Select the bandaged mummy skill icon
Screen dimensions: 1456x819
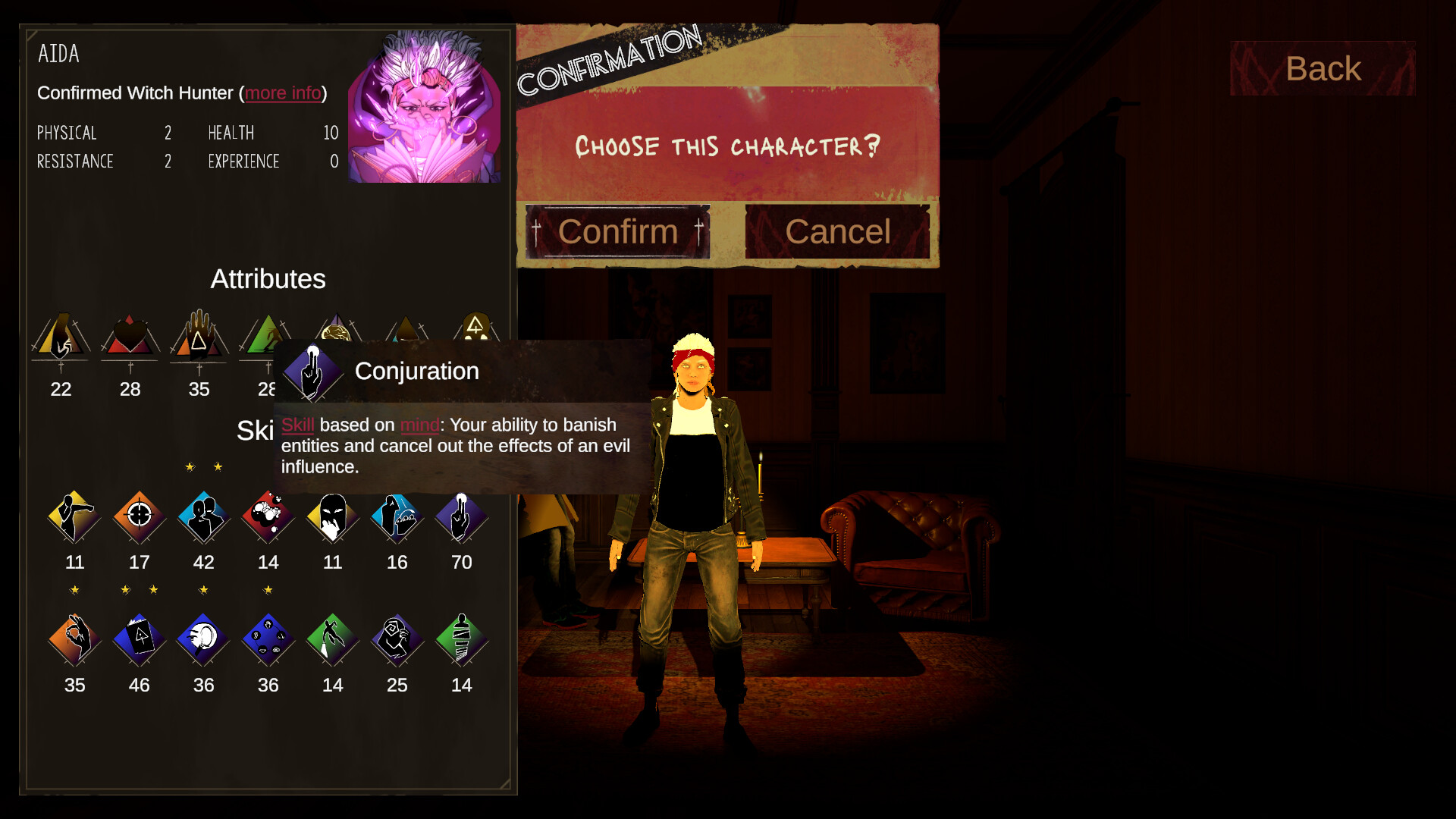(x=461, y=640)
